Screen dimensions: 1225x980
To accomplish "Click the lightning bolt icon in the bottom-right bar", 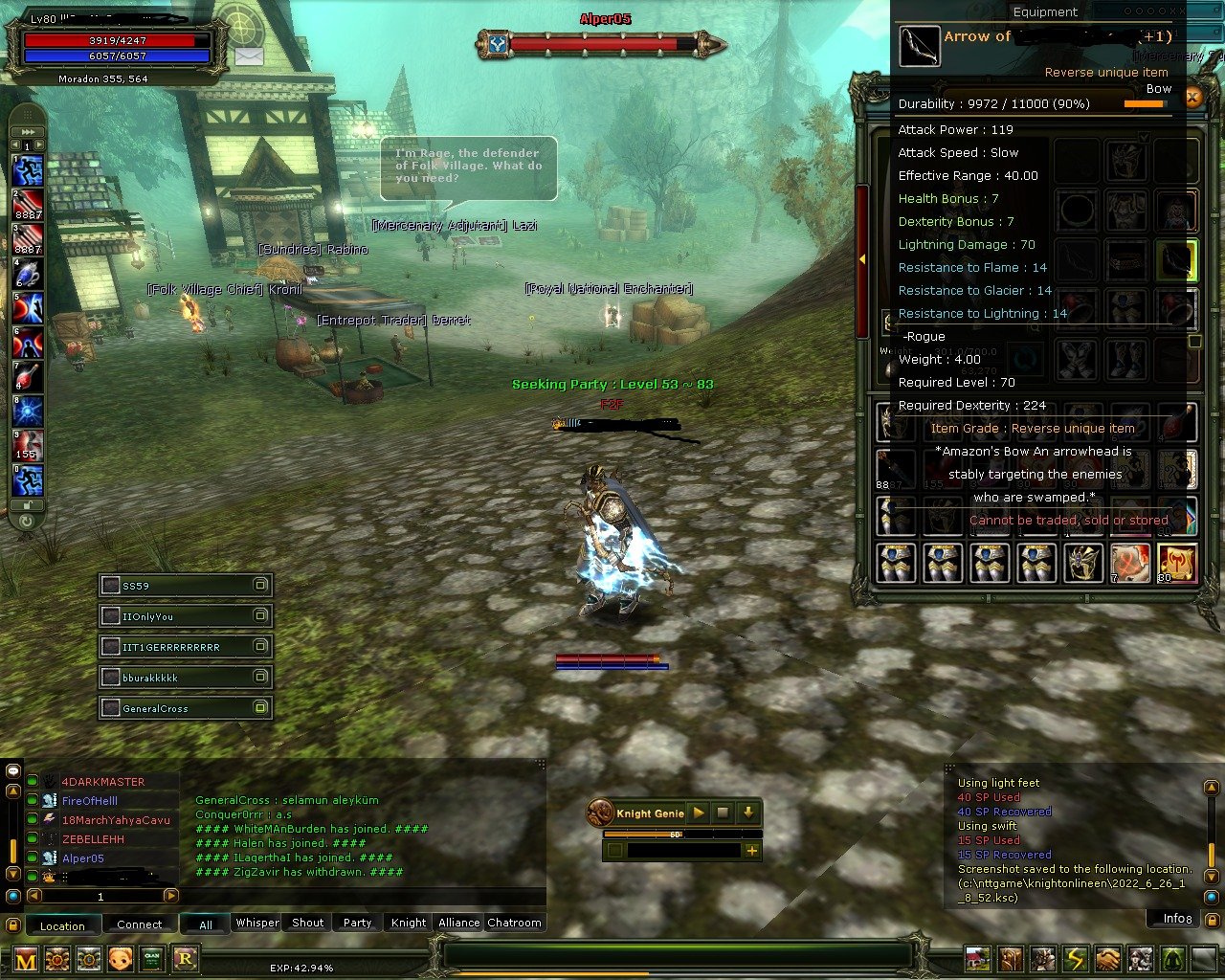I will coord(1075,958).
